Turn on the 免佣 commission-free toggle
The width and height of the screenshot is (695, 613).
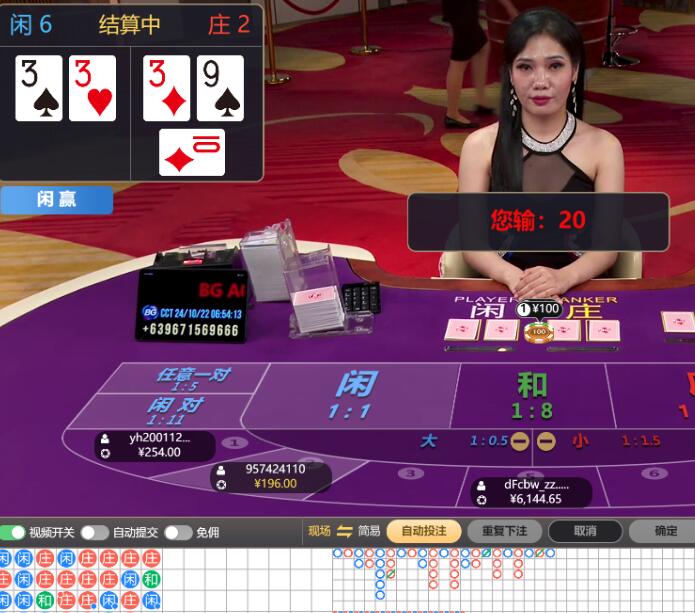[x=178, y=532]
